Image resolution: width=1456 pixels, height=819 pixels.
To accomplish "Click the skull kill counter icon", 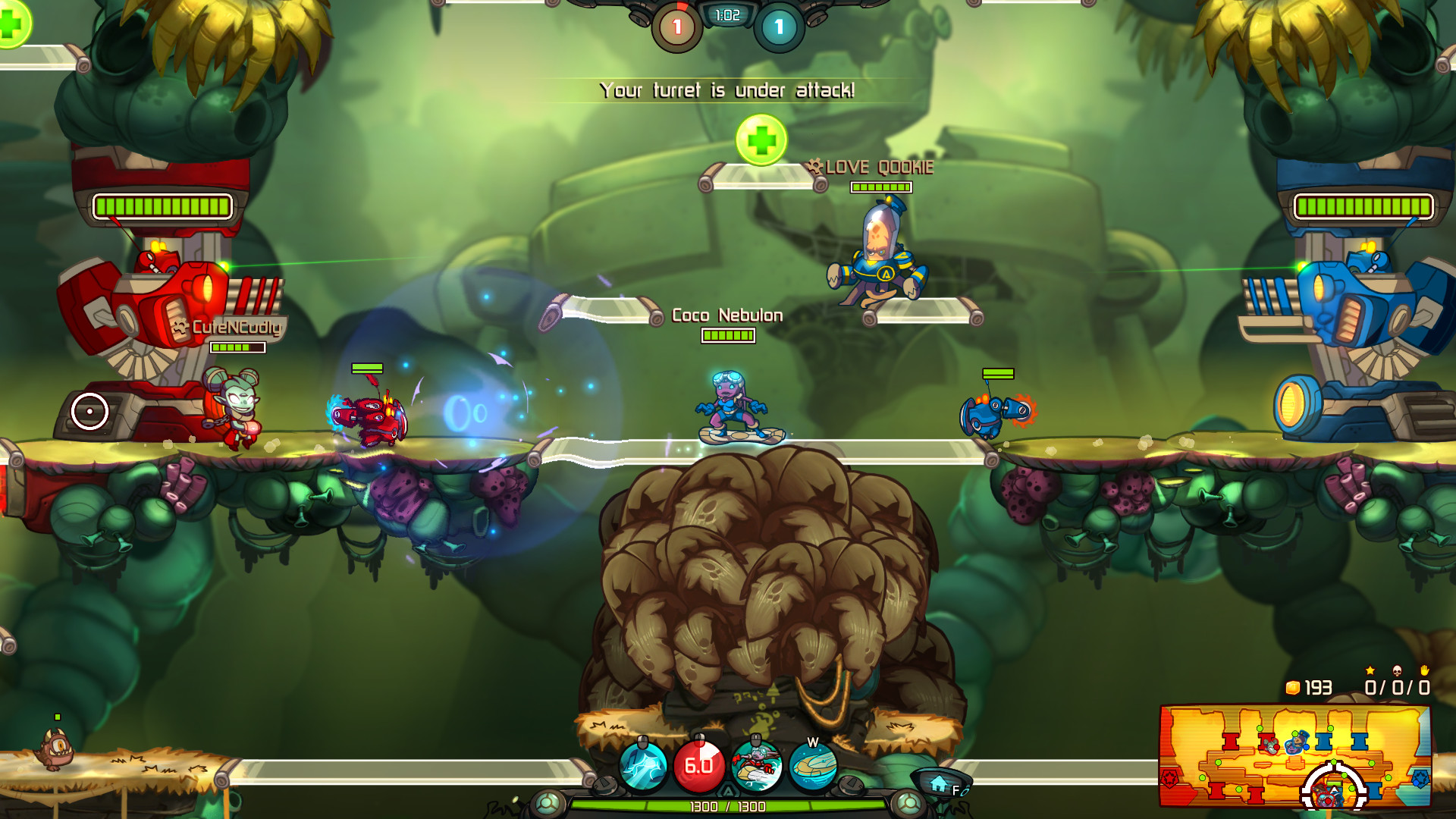I will [x=1397, y=670].
